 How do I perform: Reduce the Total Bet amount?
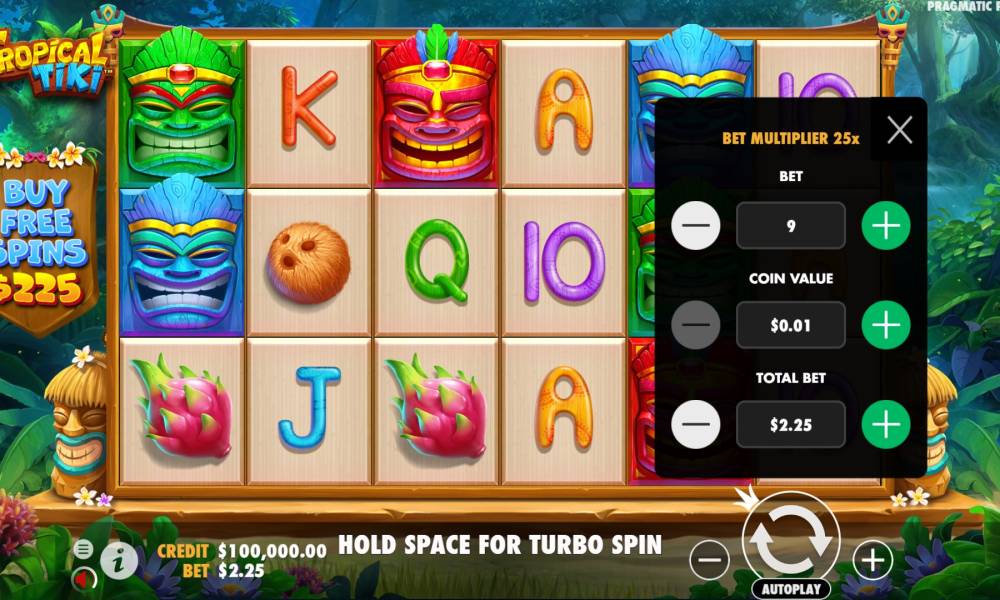(x=696, y=425)
